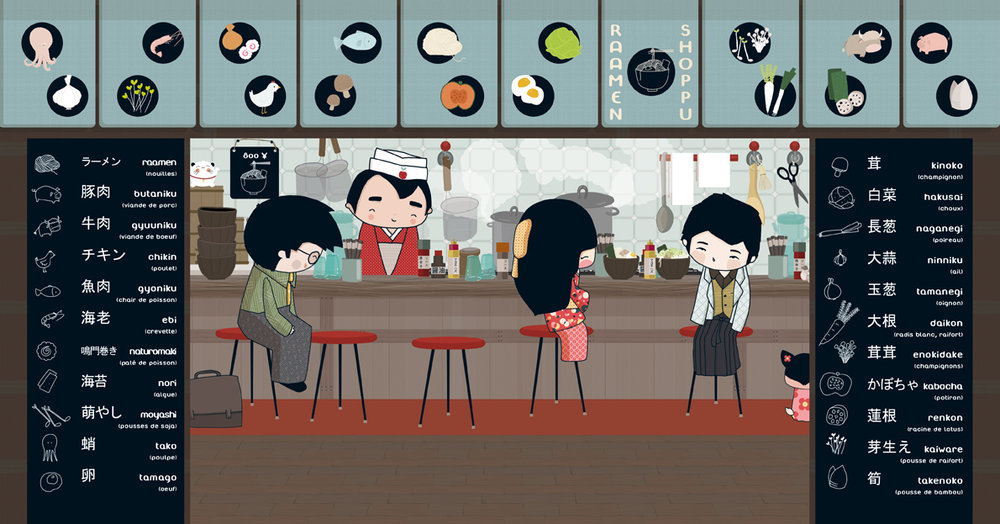
Task: Select the brown mushrooms icon
Action: (x=335, y=93)
